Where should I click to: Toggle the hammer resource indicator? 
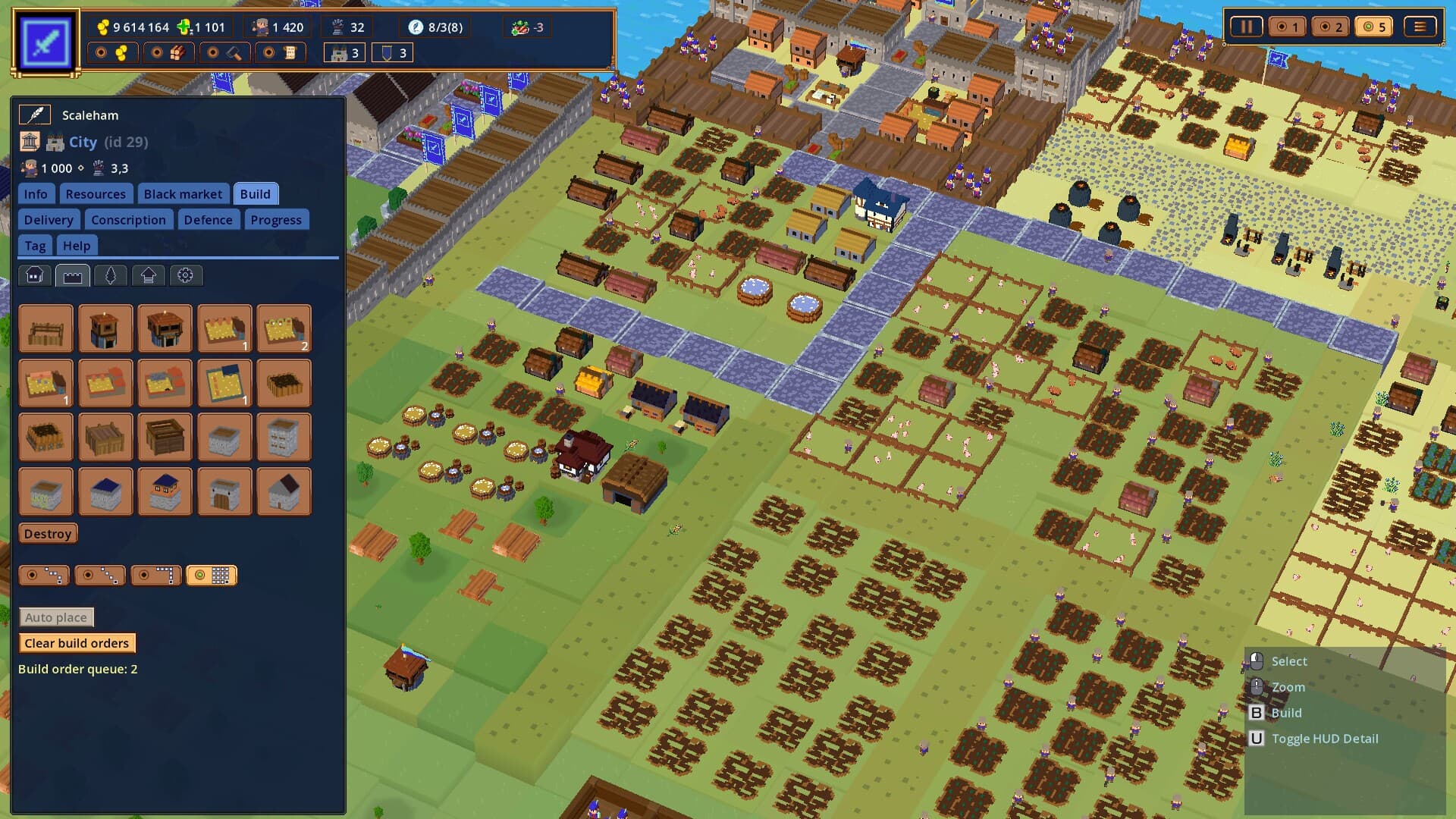click(224, 52)
